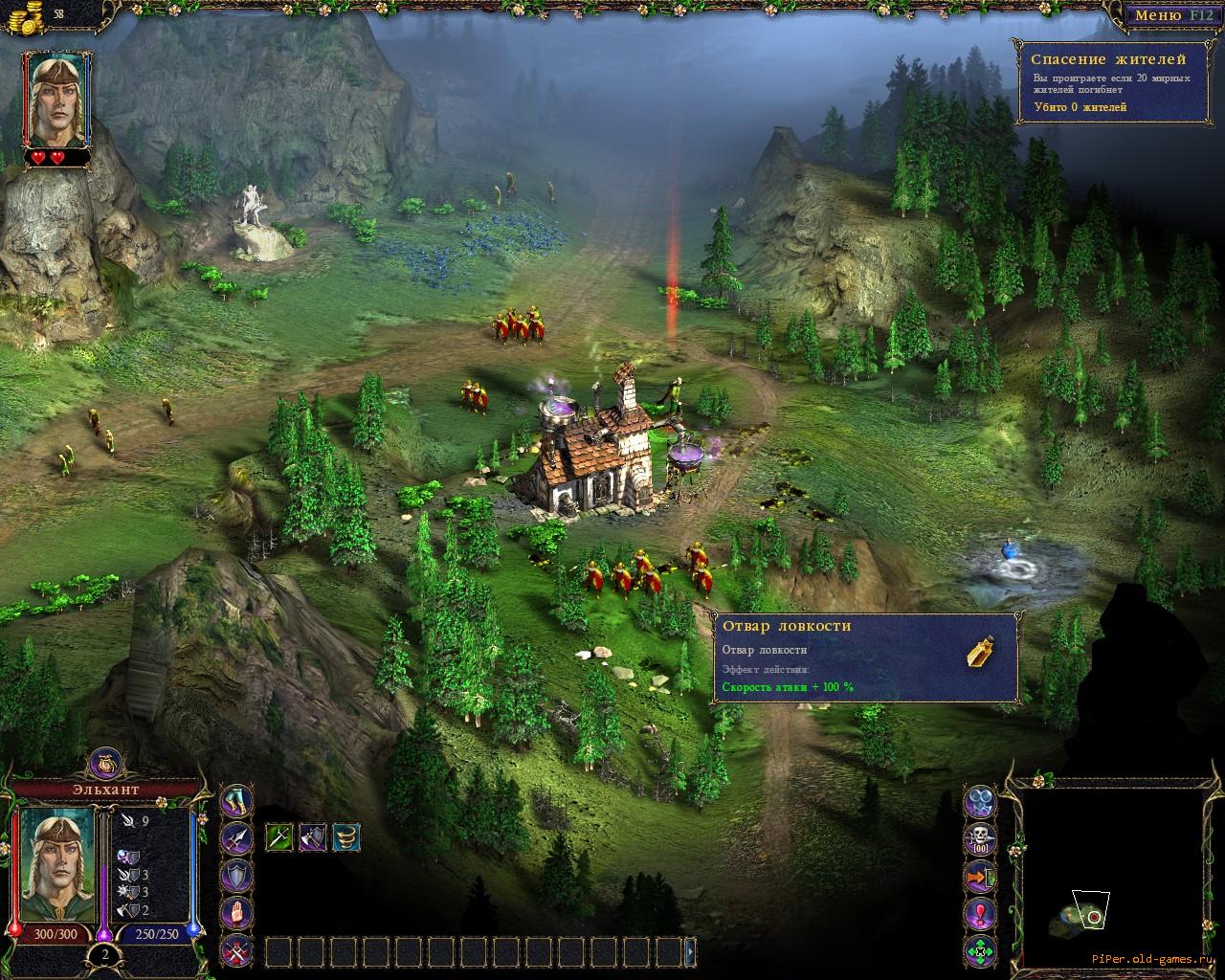
Task: Select the shield defend command
Action: pos(236,876)
